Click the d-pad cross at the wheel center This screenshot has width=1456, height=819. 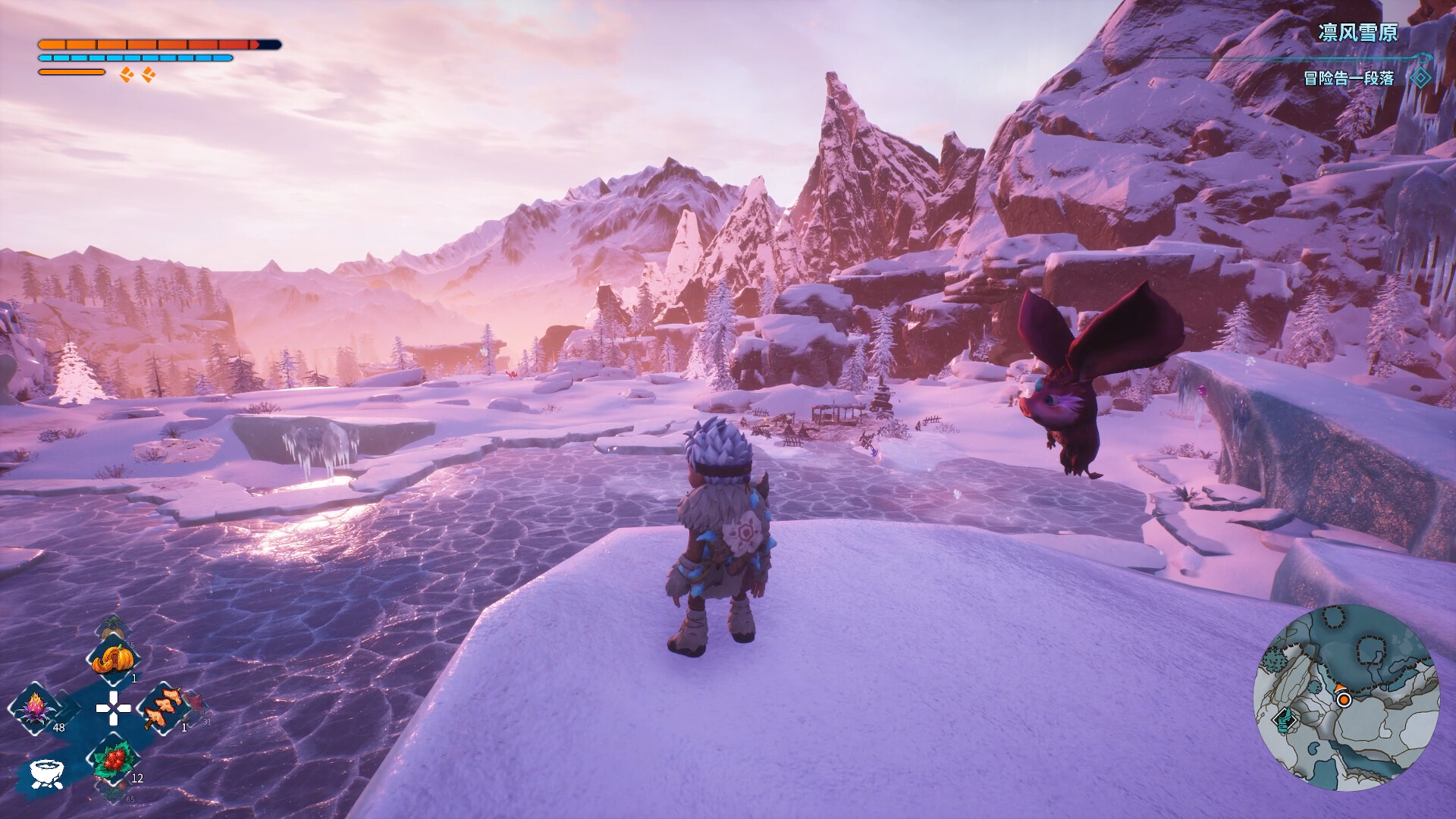[114, 708]
